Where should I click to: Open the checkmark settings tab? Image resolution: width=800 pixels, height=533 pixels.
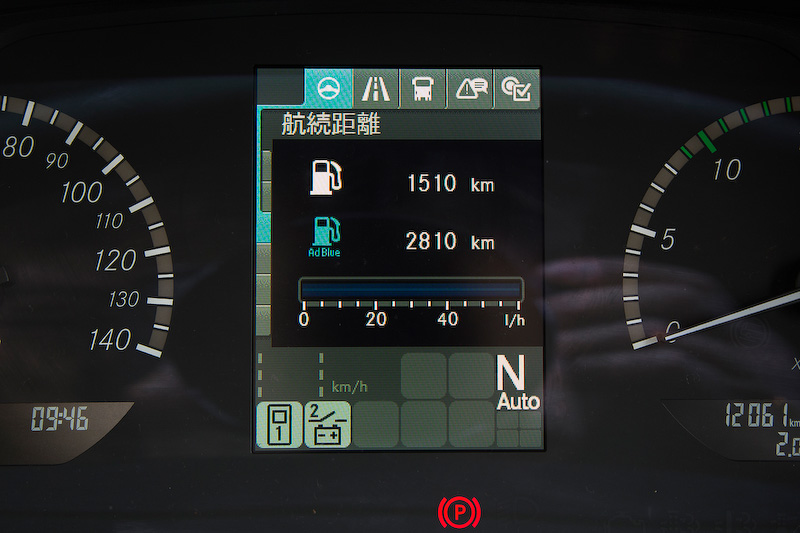[x=518, y=89]
